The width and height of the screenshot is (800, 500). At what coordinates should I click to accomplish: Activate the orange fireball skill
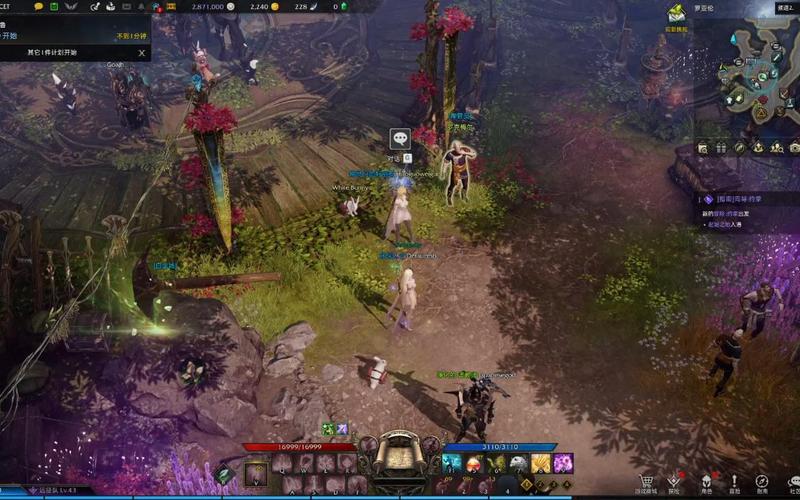(x=474, y=463)
